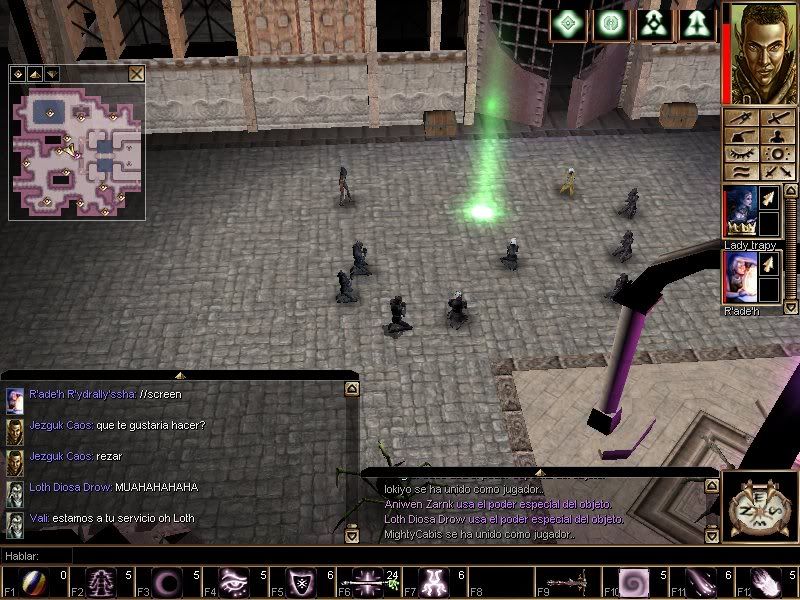Click the minimap's solid pyramid button

tap(34, 73)
